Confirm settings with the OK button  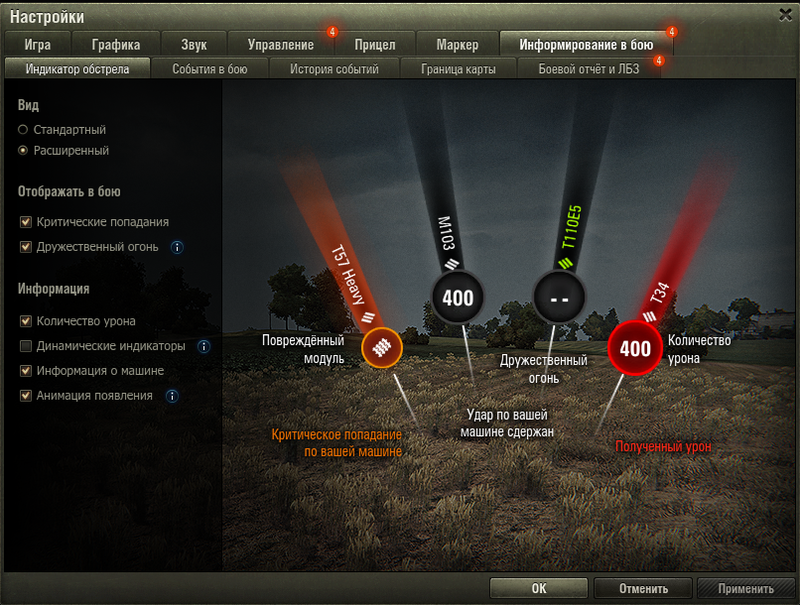pyautogui.click(x=539, y=589)
